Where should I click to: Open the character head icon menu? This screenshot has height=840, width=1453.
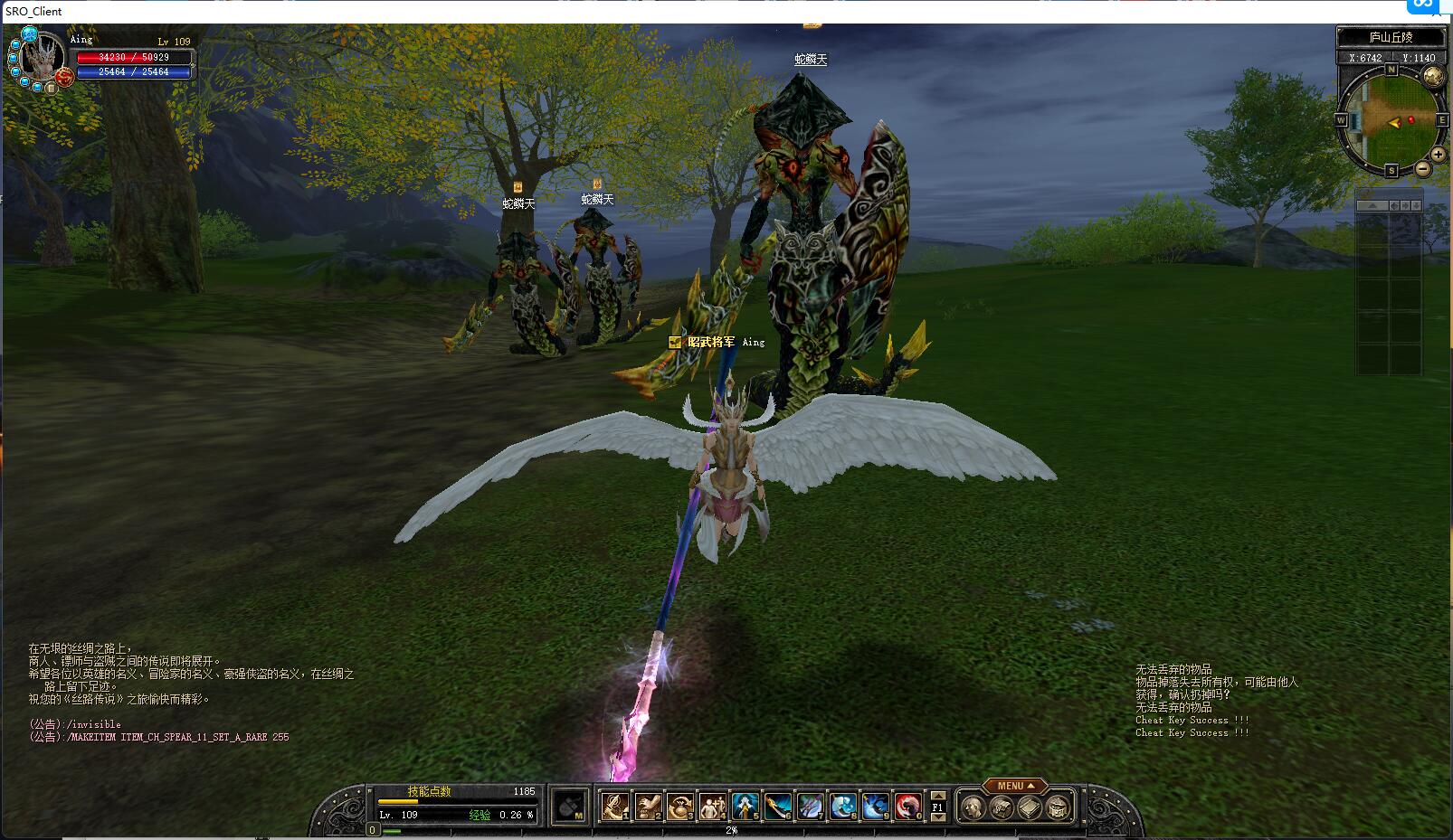click(x=973, y=807)
